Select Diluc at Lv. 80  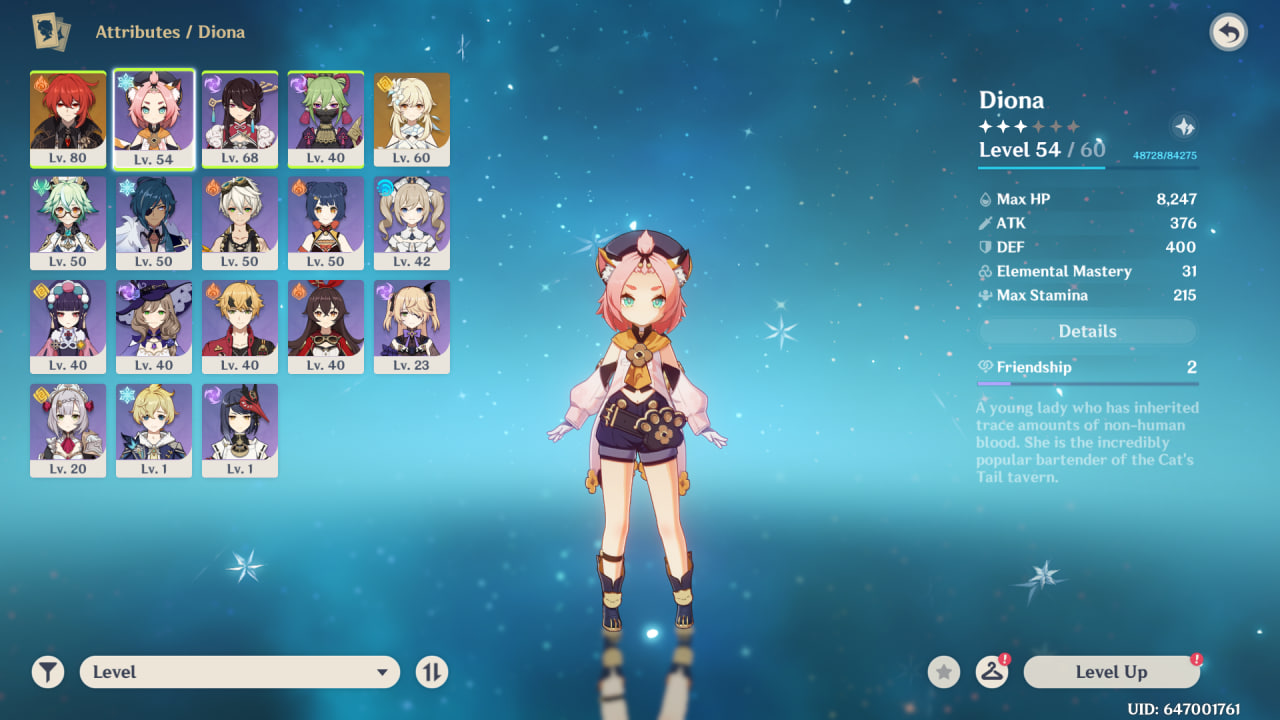point(68,119)
